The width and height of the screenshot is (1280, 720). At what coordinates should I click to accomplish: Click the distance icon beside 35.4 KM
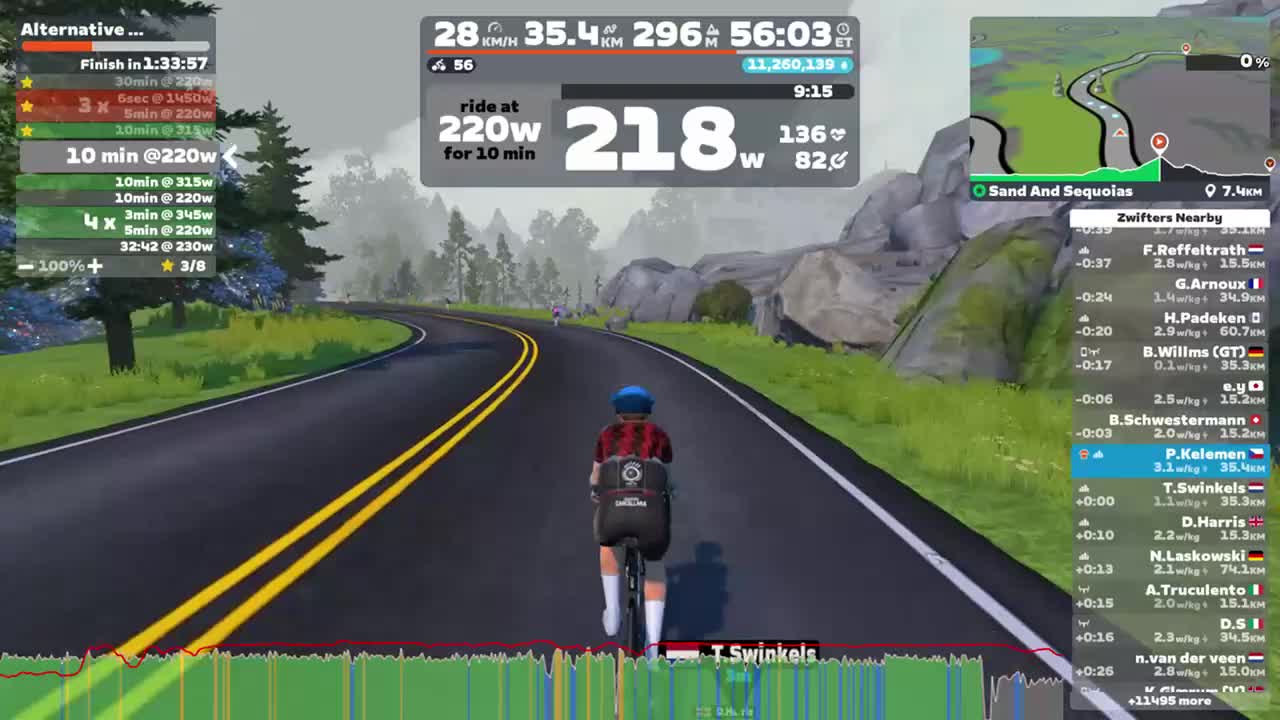(612, 28)
